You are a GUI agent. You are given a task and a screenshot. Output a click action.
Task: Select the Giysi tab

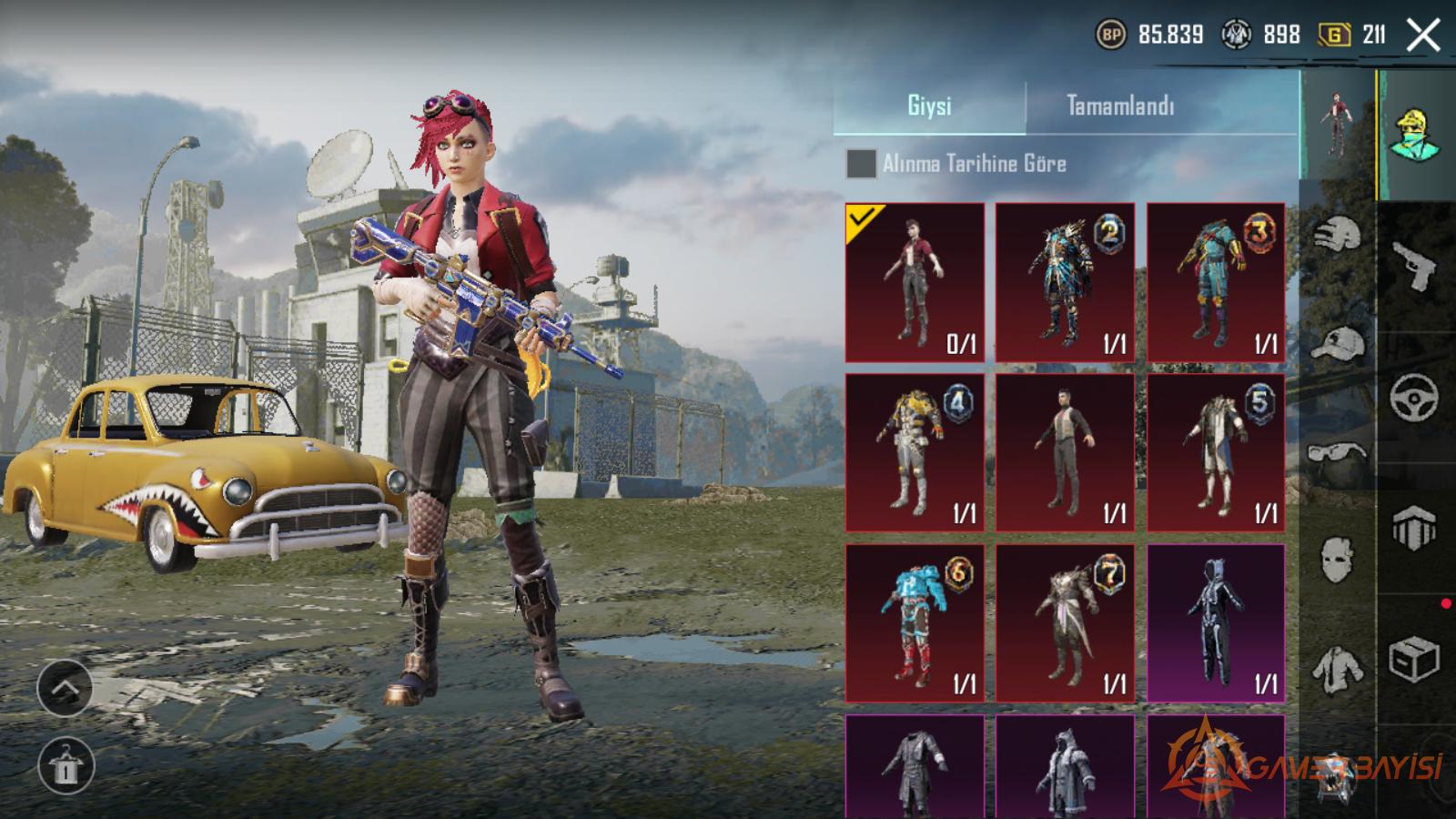[x=929, y=106]
